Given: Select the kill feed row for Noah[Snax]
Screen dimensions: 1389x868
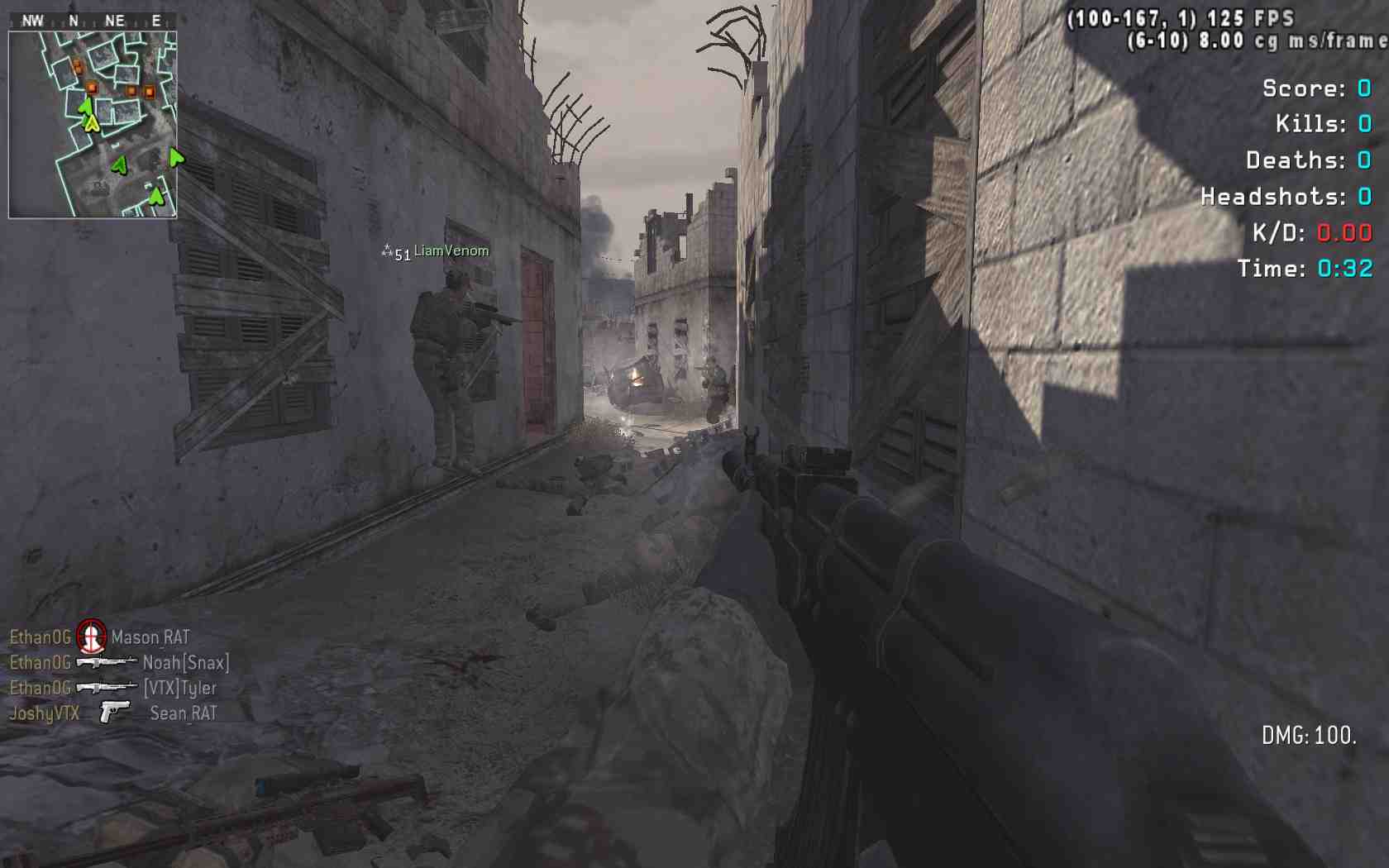Looking at the screenshot, I should pyautogui.click(x=119, y=663).
